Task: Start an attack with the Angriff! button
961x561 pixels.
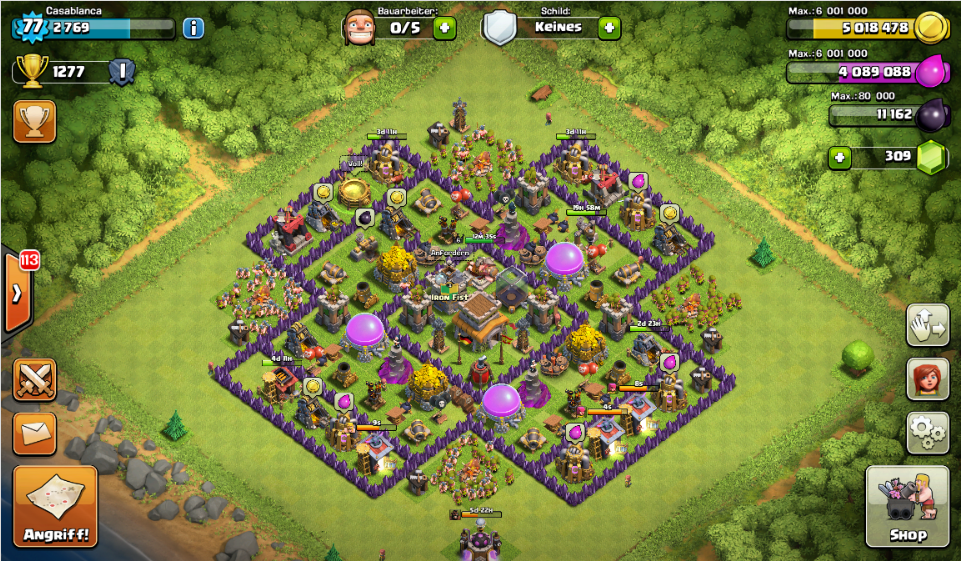Action: (56, 506)
